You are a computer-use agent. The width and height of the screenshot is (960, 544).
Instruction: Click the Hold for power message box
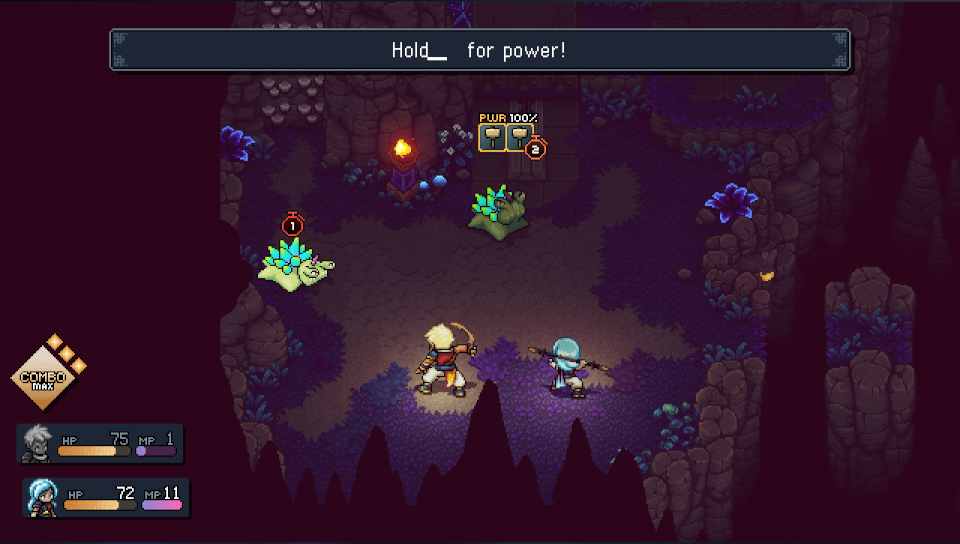tap(480, 50)
